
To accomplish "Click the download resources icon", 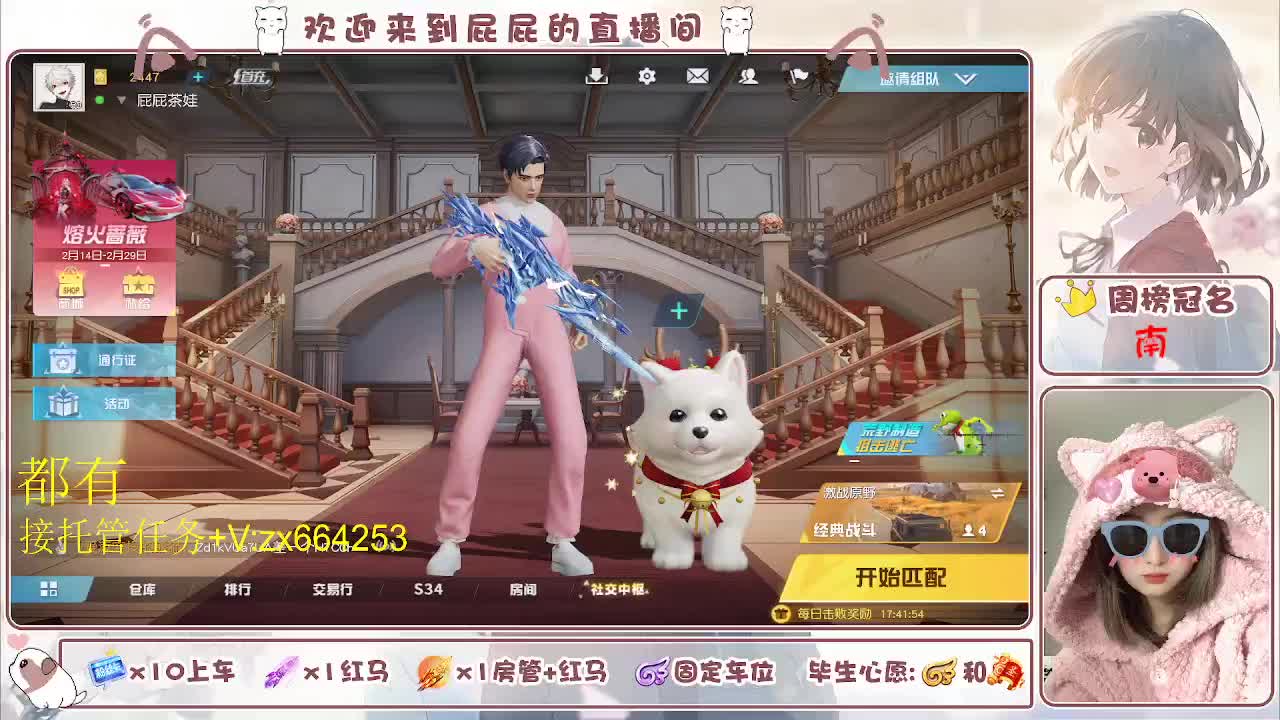I will (596, 76).
